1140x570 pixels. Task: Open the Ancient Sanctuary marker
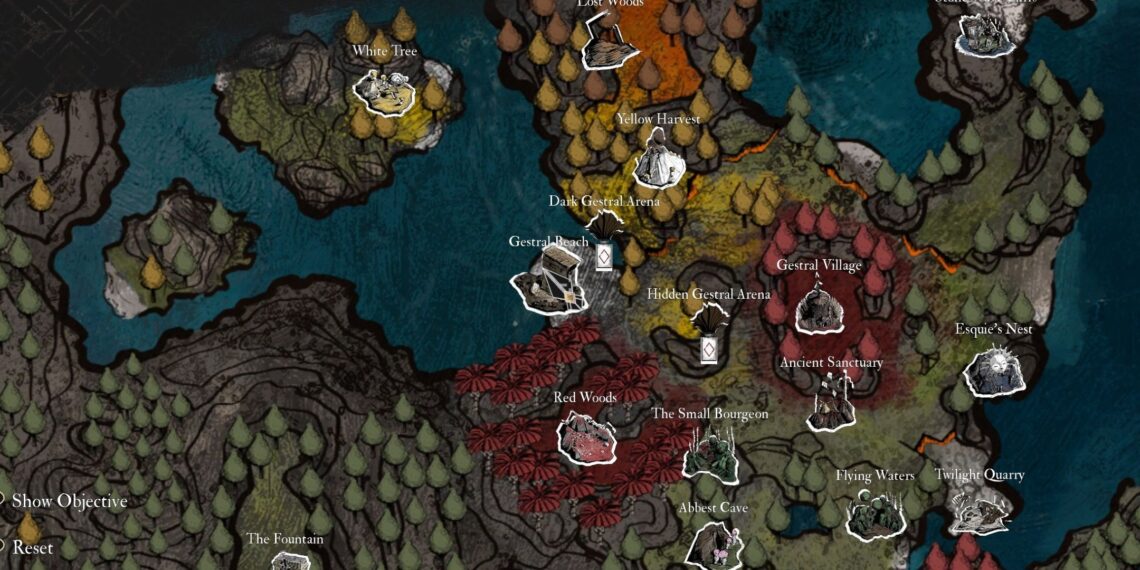tap(832, 402)
